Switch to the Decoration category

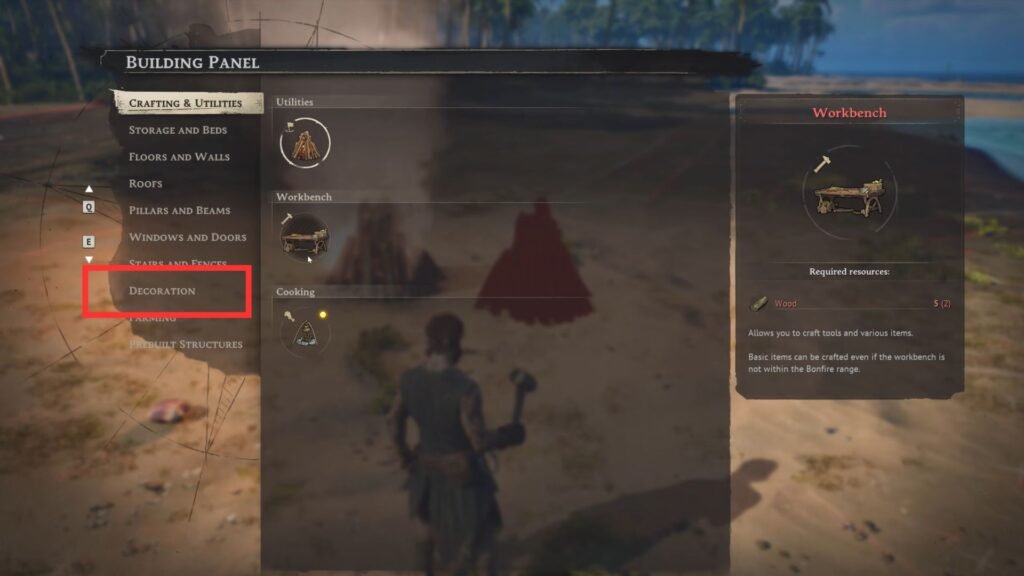click(x=162, y=291)
